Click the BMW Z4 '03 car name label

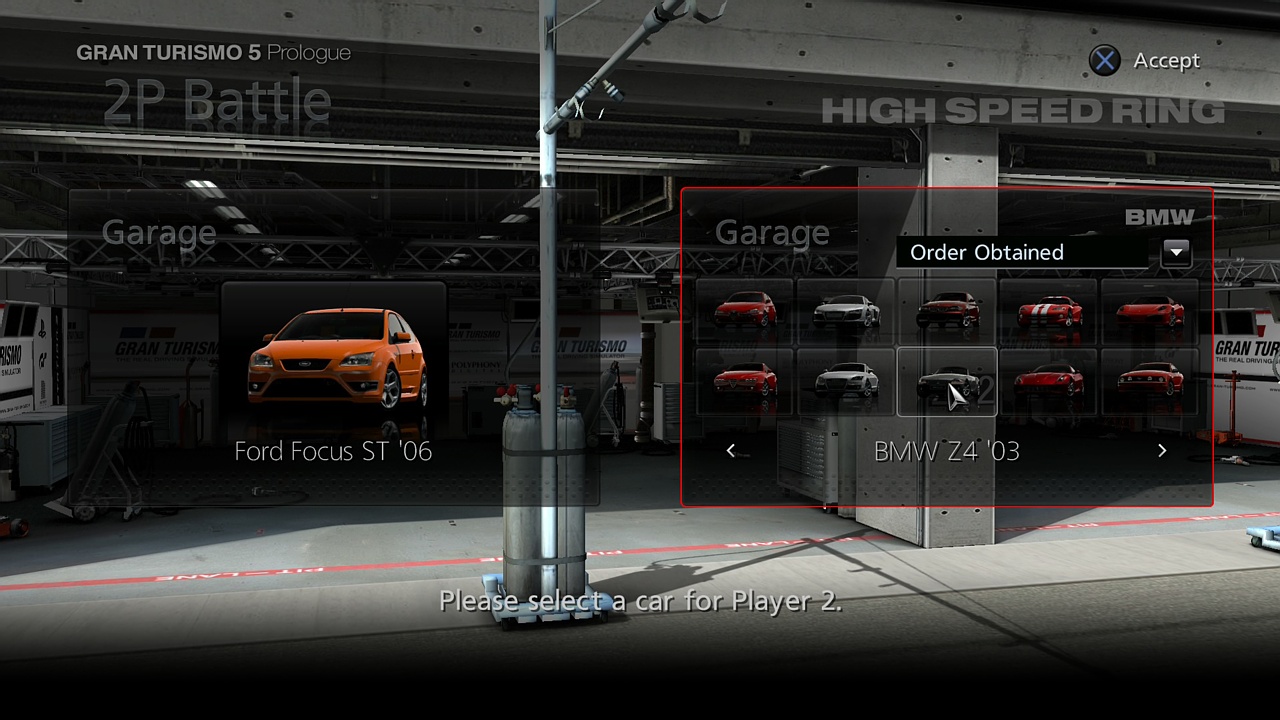coord(946,451)
